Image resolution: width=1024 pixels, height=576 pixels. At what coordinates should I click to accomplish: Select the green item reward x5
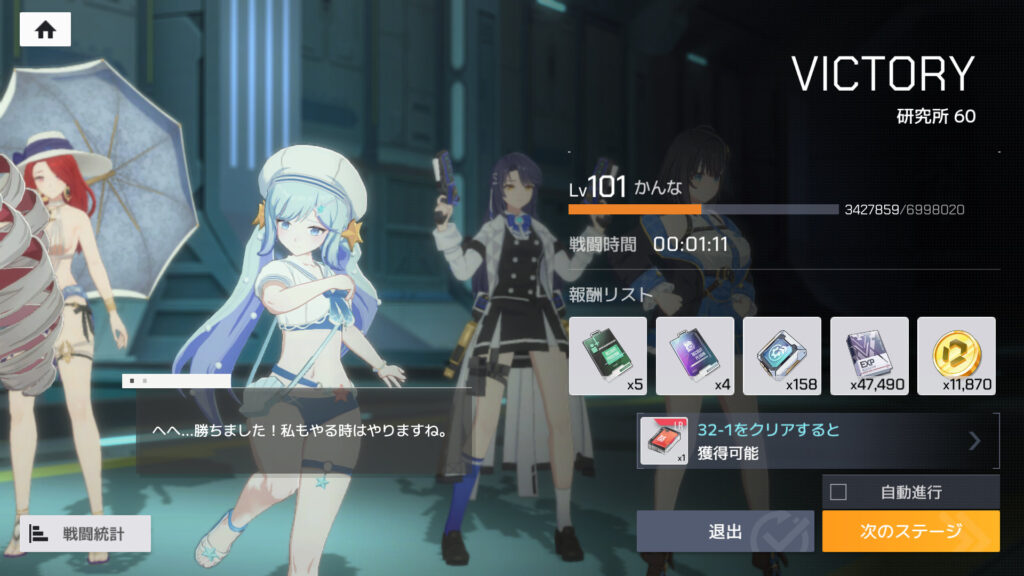[607, 355]
